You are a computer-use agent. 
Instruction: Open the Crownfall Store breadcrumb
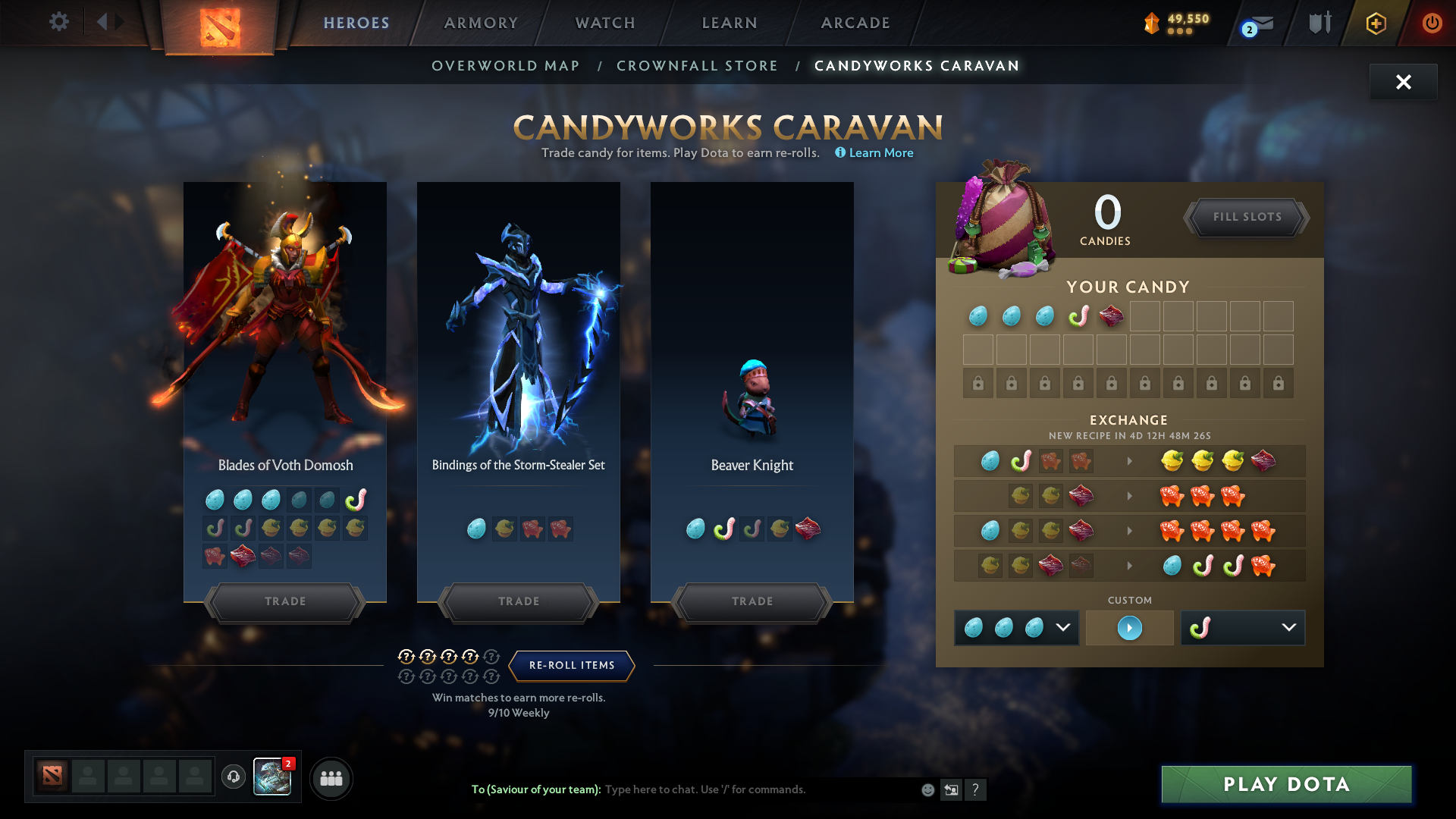click(x=698, y=65)
